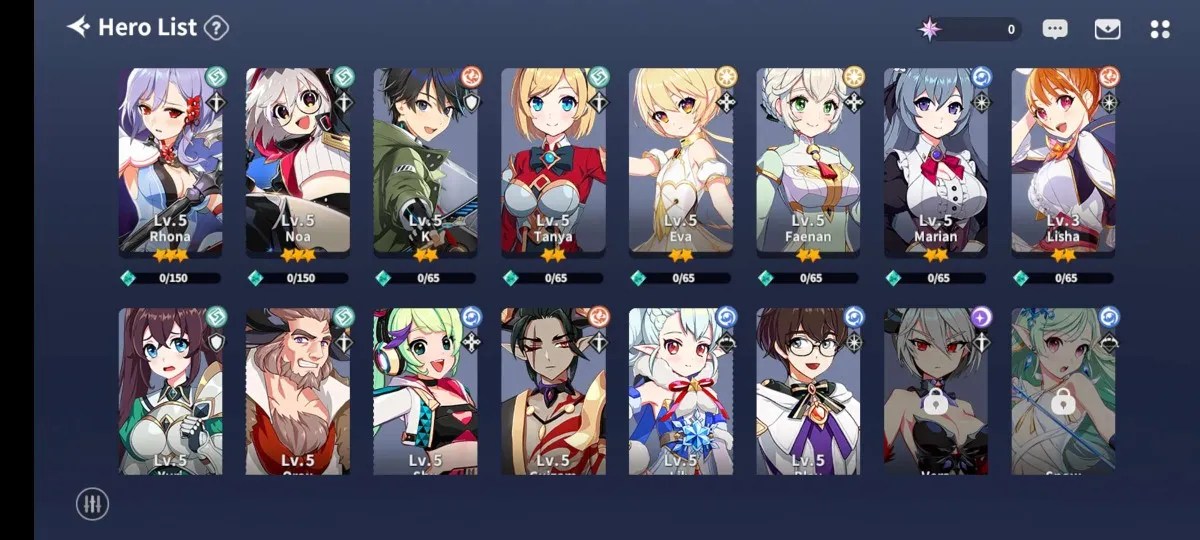
Task: Open the Hero List help question mark
Action: 216,28
